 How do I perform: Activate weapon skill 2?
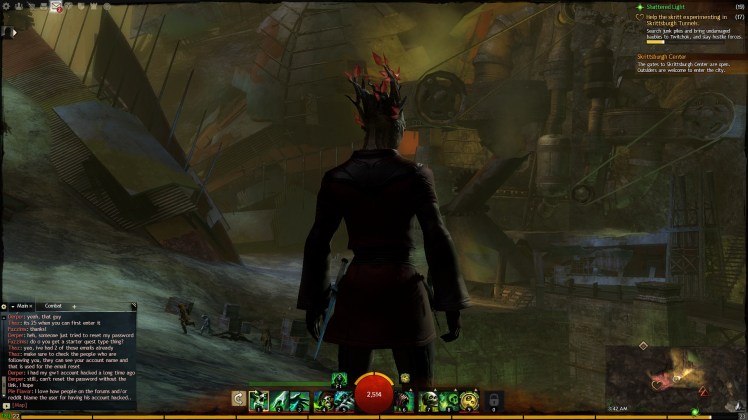(x=280, y=400)
